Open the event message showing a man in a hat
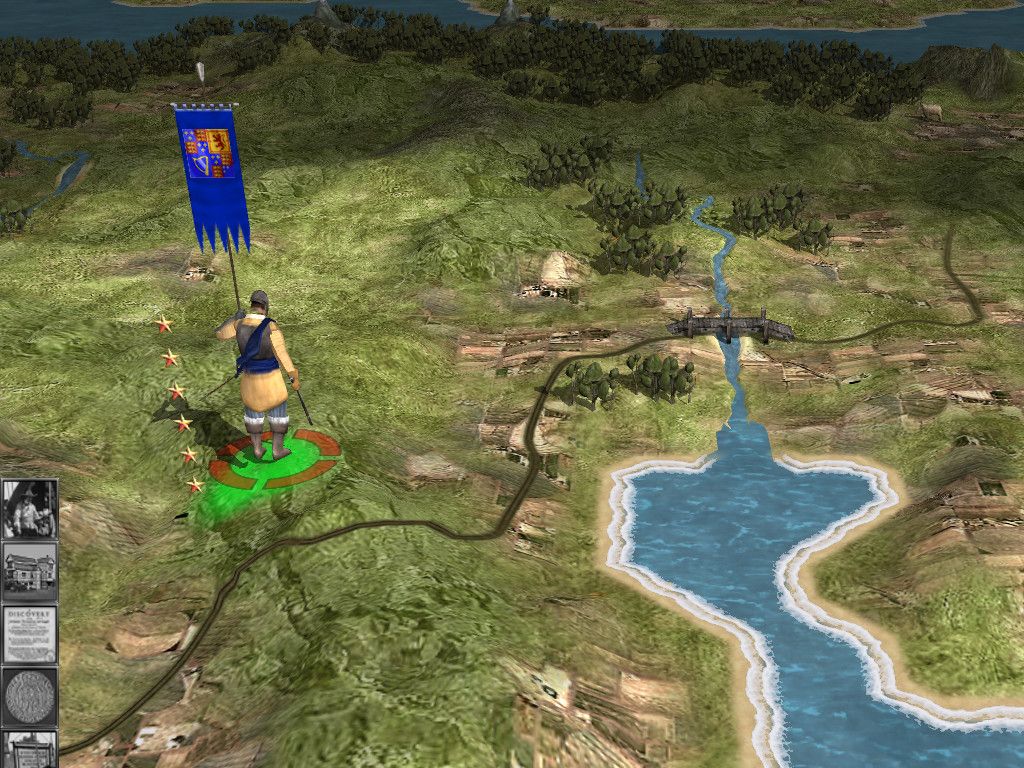Viewport: 1024px width, 768px height. click(29, 509)
